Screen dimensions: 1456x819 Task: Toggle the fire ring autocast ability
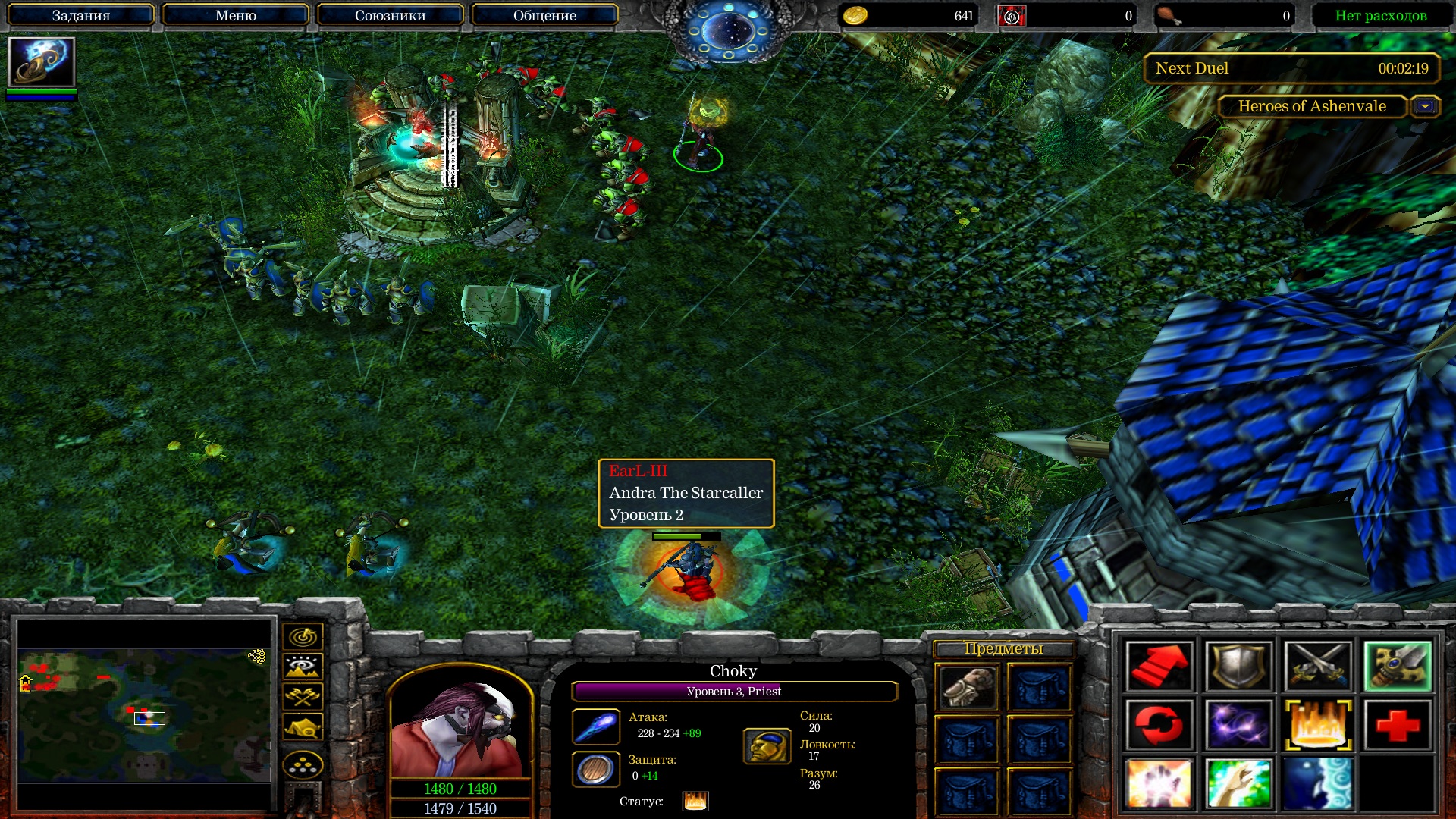pos(1318,725)
